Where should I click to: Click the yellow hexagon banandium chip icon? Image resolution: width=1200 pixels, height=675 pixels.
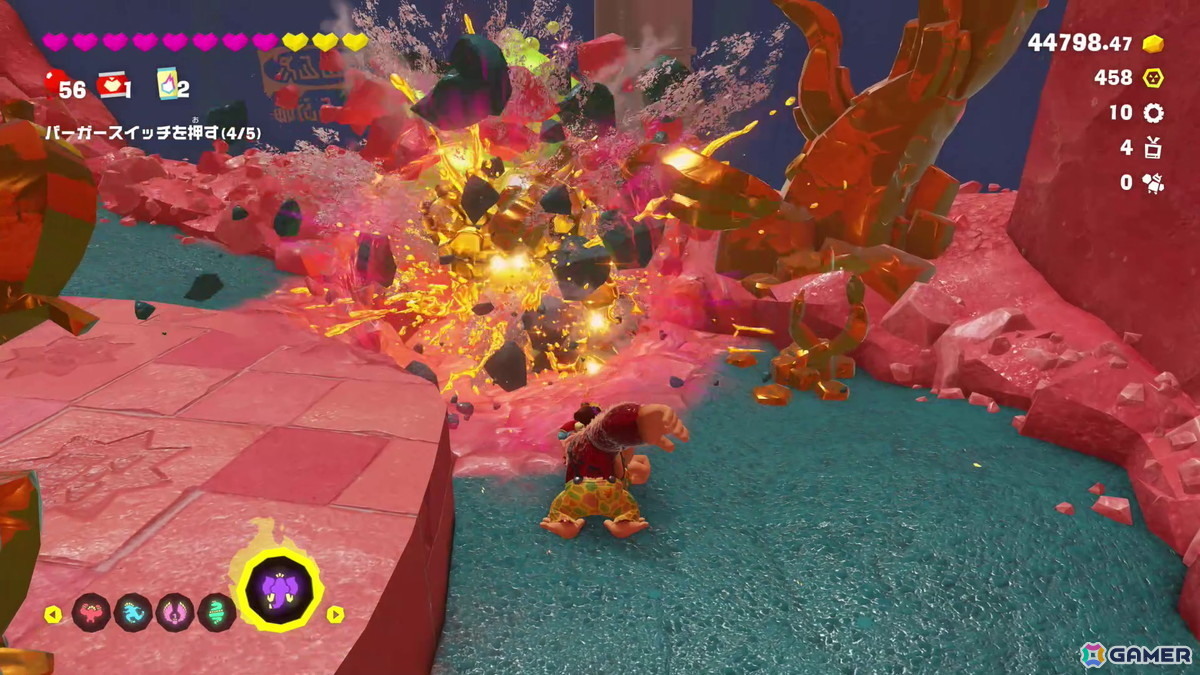pyautogui.click(x=1153, y=78)
